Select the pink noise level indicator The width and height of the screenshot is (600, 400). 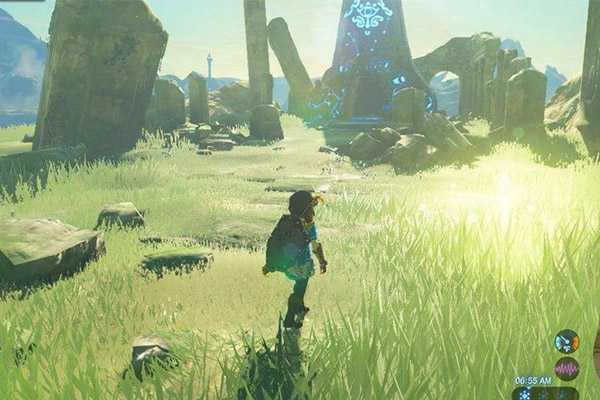[x=567, y=367]
